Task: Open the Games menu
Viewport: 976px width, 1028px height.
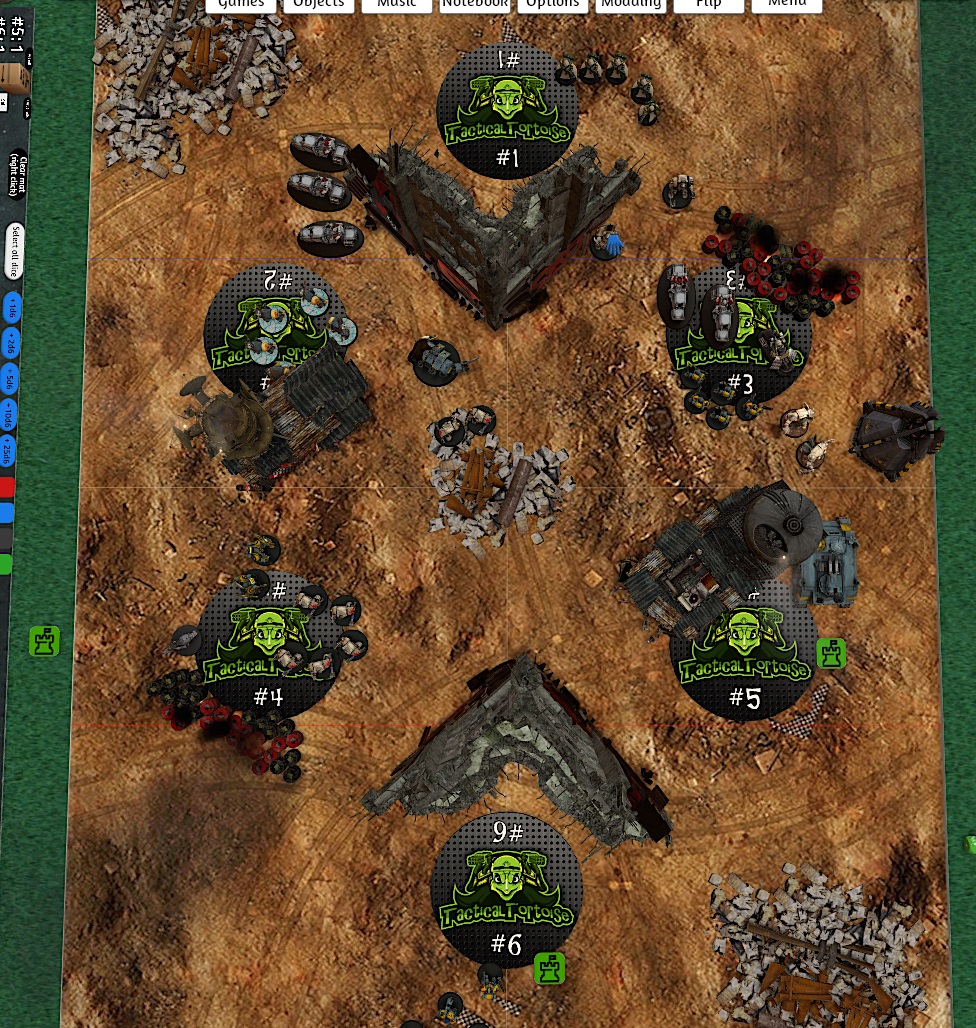Action: point(241,4)
